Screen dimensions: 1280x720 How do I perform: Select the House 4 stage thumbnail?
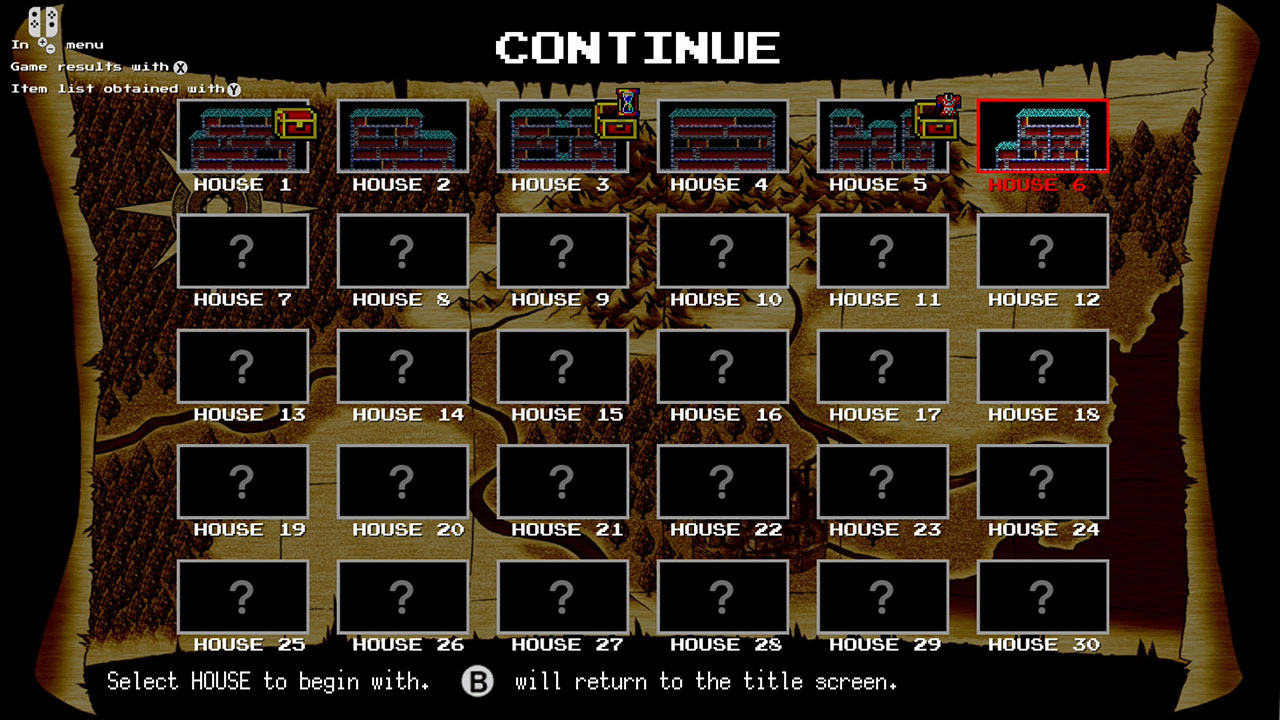click(722, 136)
